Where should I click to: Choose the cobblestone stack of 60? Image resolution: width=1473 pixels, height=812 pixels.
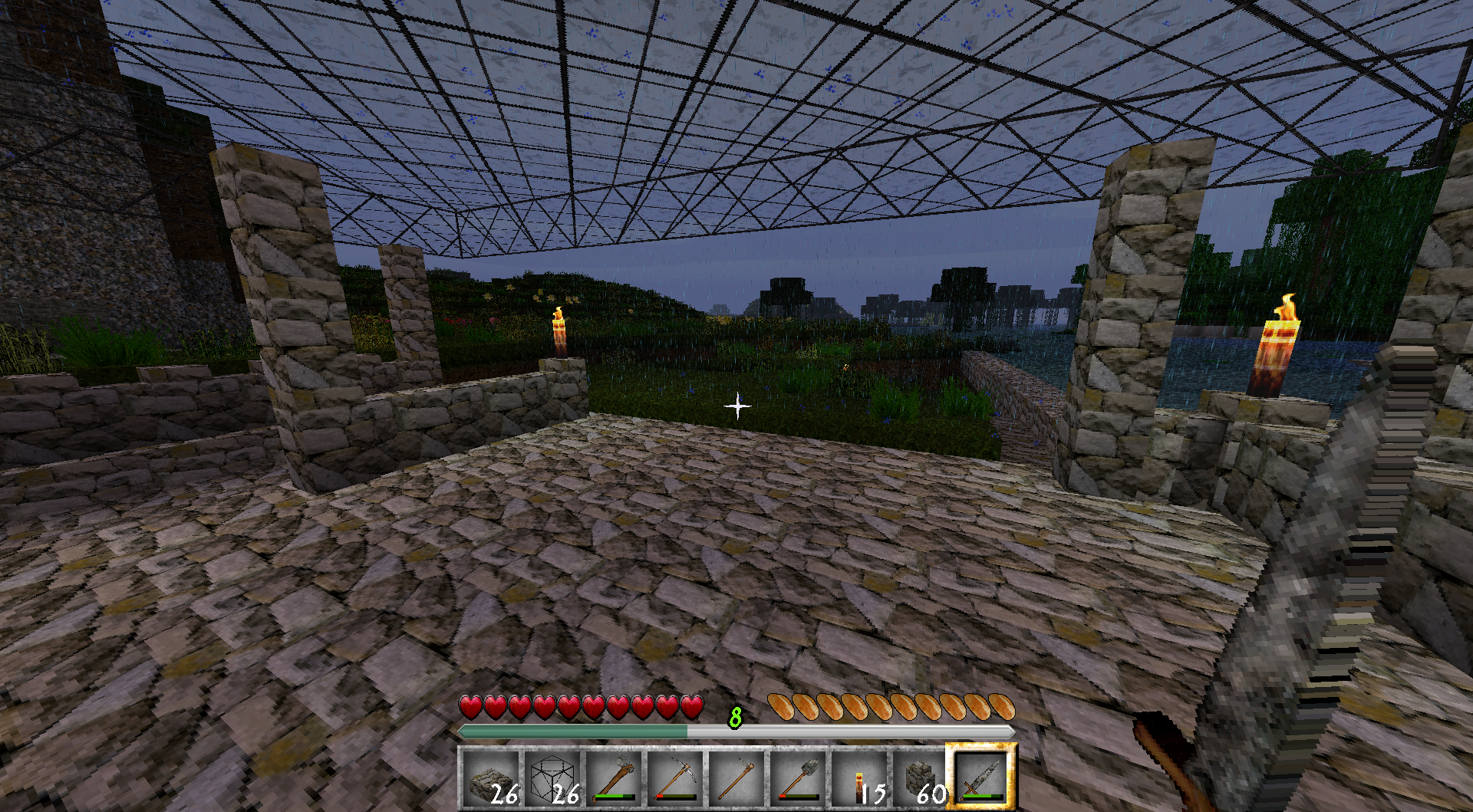click(921, 778)
